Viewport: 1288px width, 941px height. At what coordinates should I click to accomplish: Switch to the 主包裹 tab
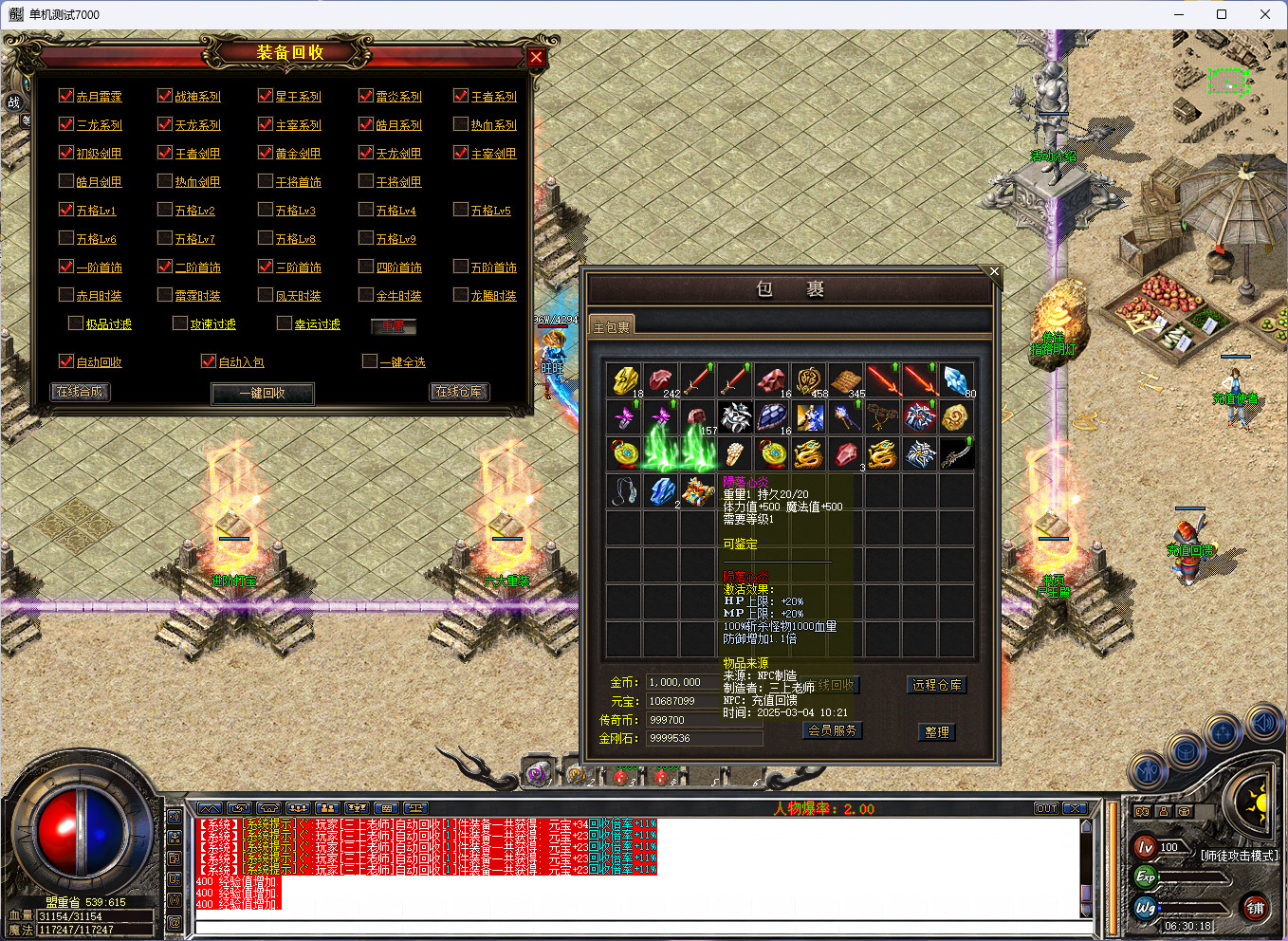click(611, 326)
